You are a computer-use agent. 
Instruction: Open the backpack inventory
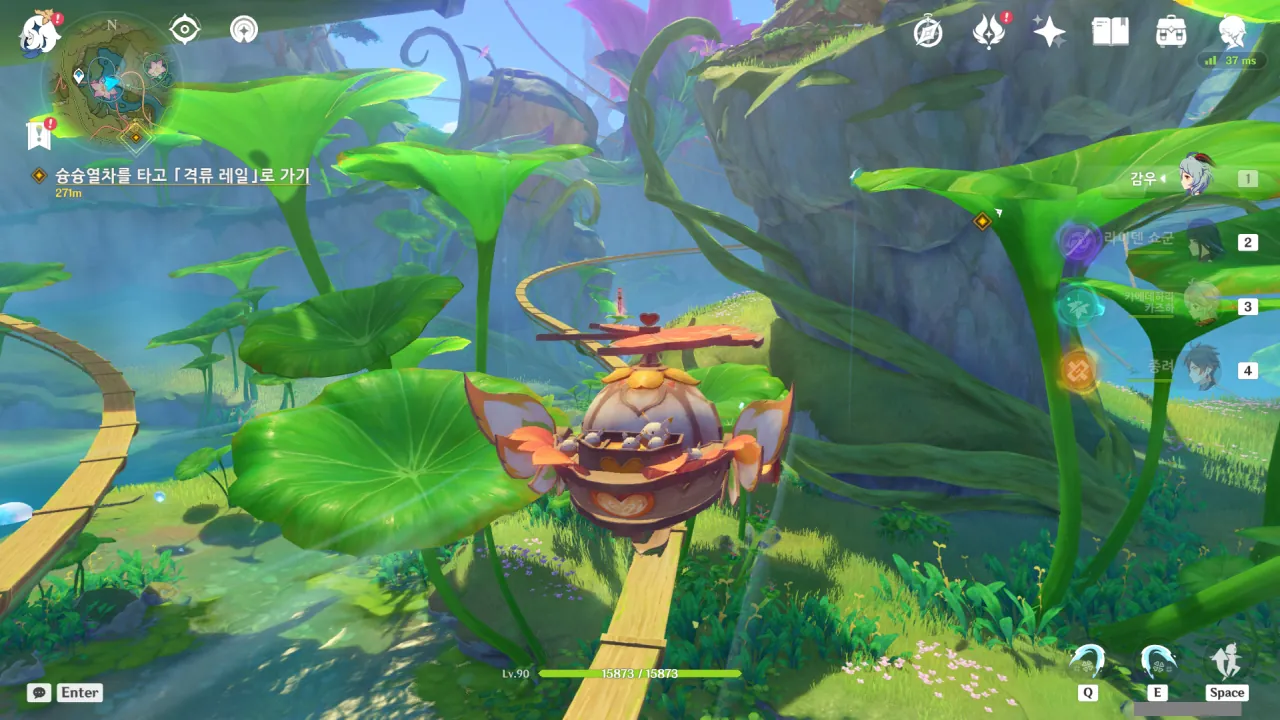coord(1171,32)
